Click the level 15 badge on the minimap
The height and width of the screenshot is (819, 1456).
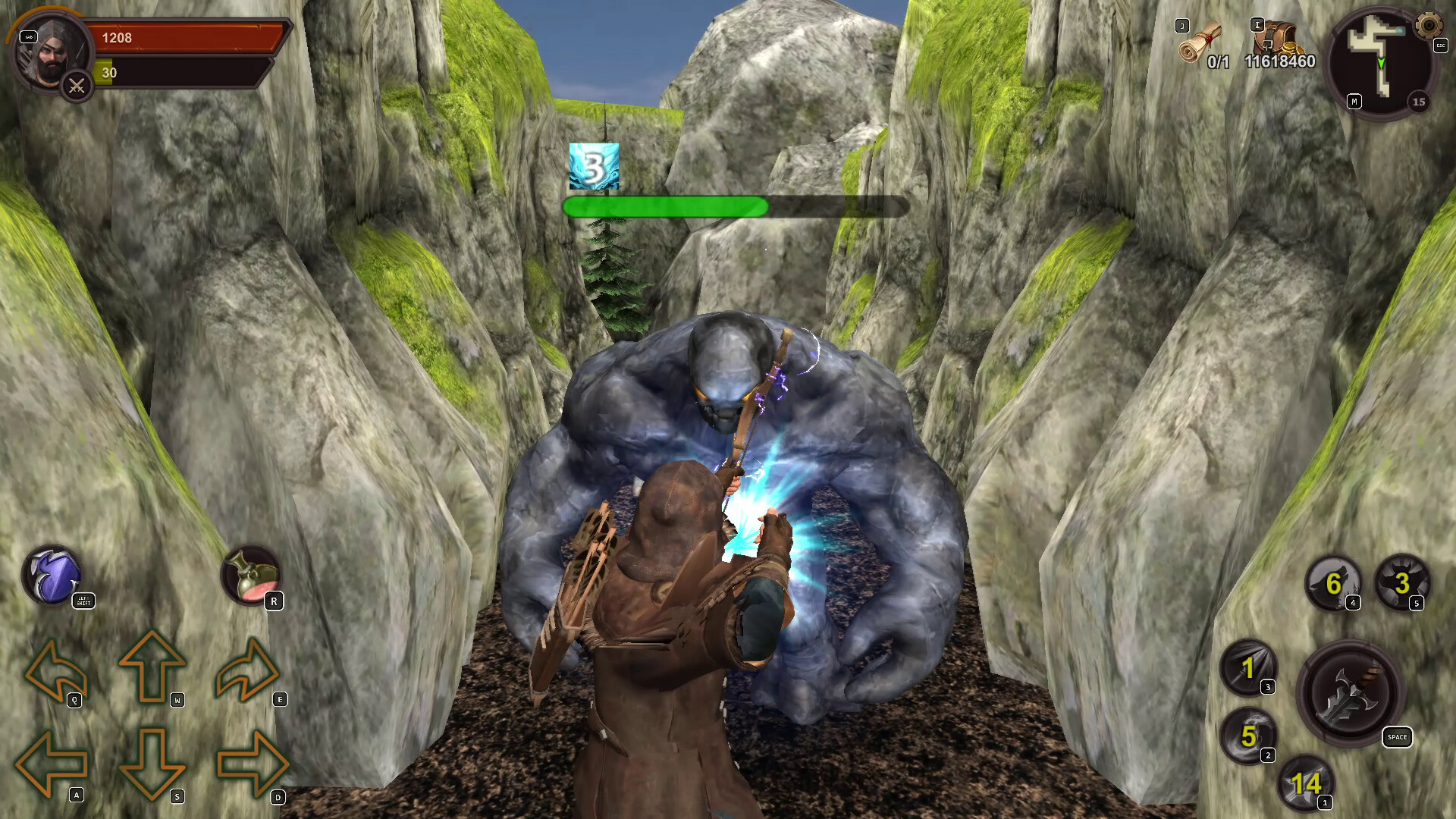pyautogui.click(x=1417, y=102)
